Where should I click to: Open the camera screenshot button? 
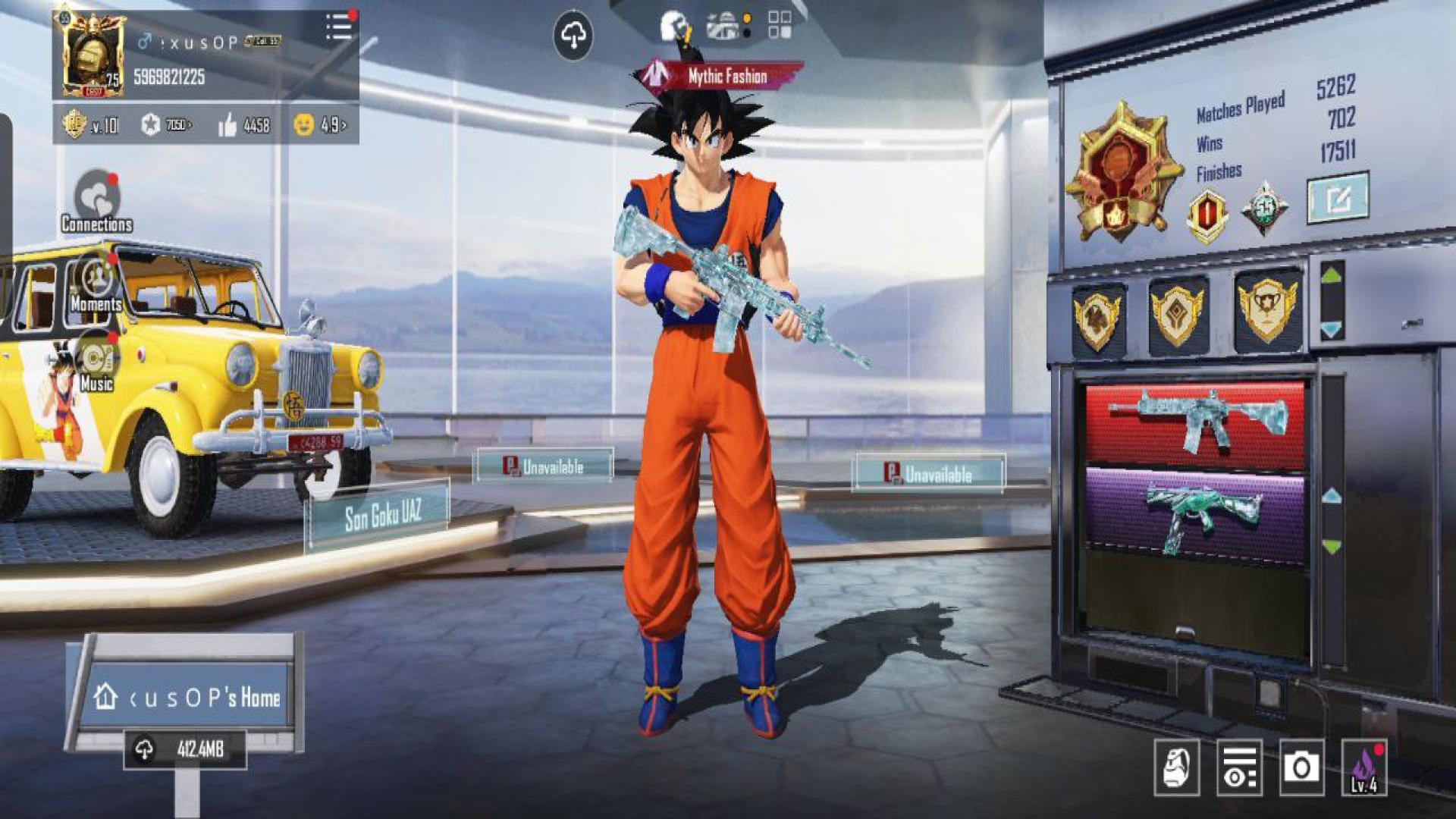tap(1301, 767)
